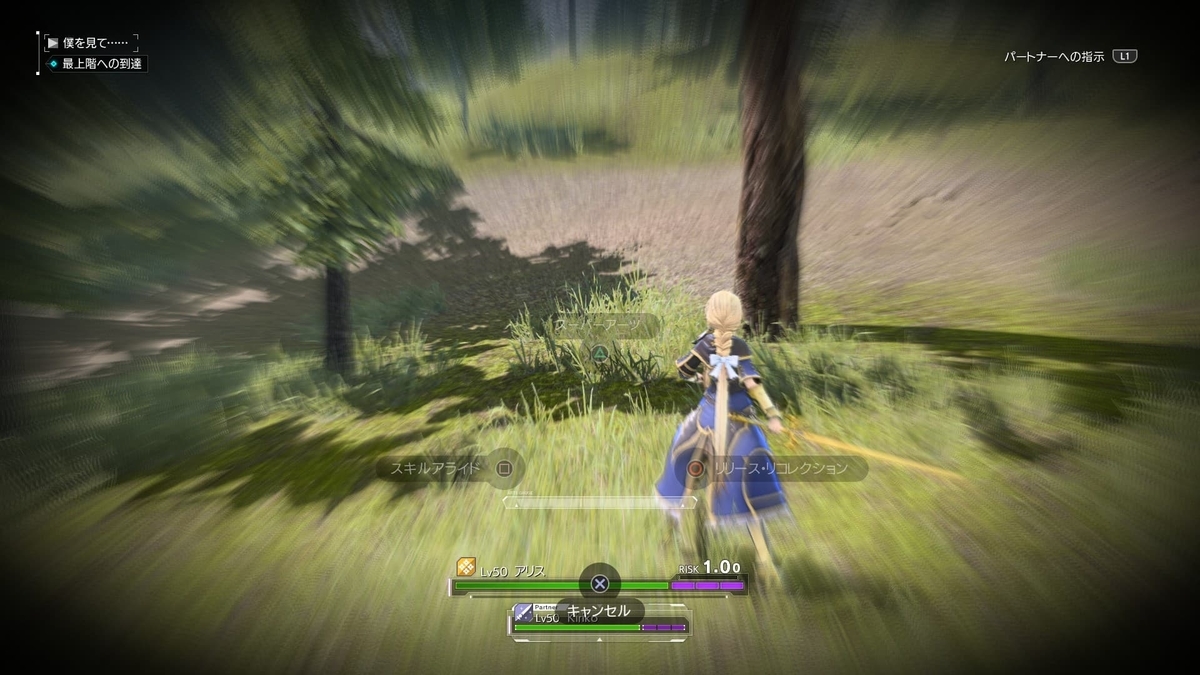This screenshot has width=1200, height=675.
Task: Click the Lv50 partner status panel
Action: 600,622
